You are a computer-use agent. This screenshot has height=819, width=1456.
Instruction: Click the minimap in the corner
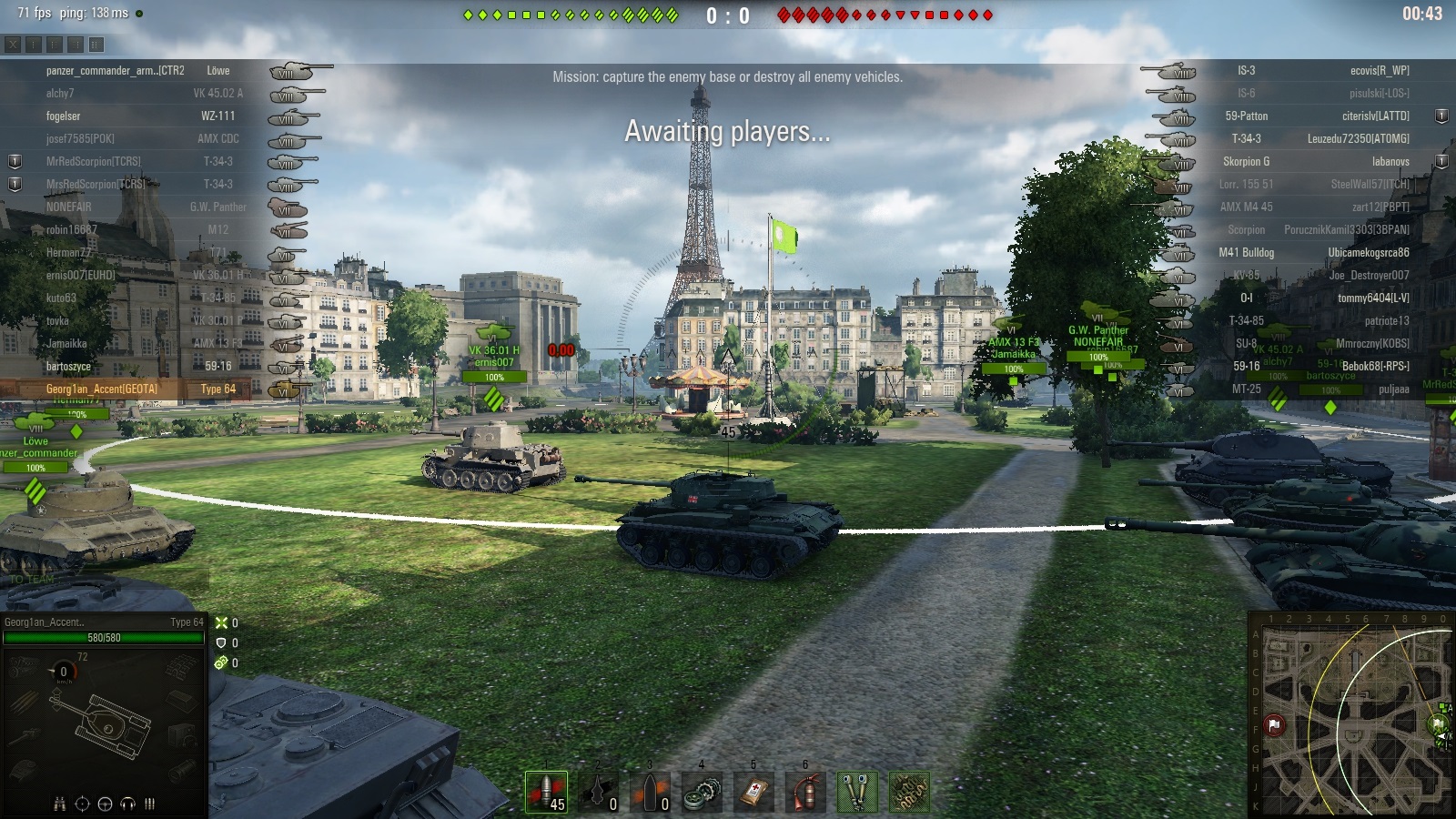[x=1351, y=714]
